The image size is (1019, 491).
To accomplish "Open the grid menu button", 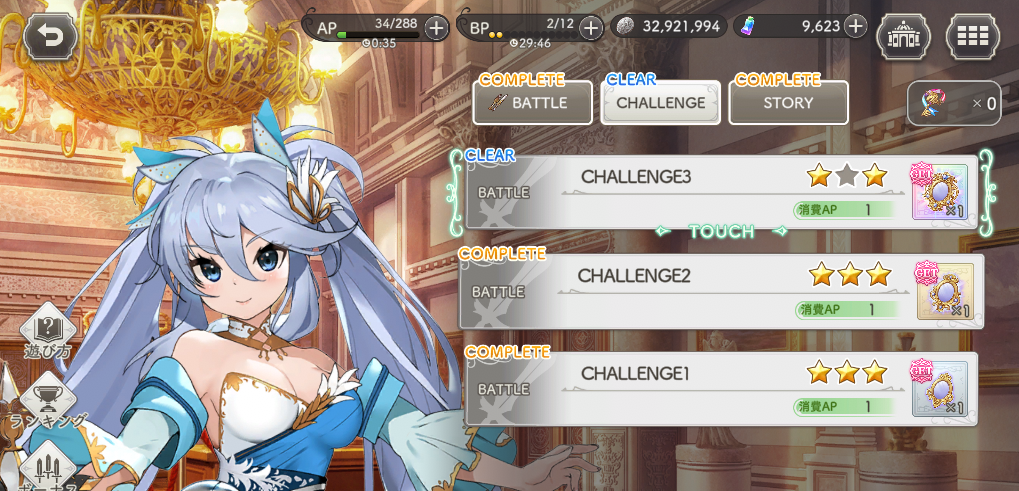I will pyautogui.click(x=973, y=36).
